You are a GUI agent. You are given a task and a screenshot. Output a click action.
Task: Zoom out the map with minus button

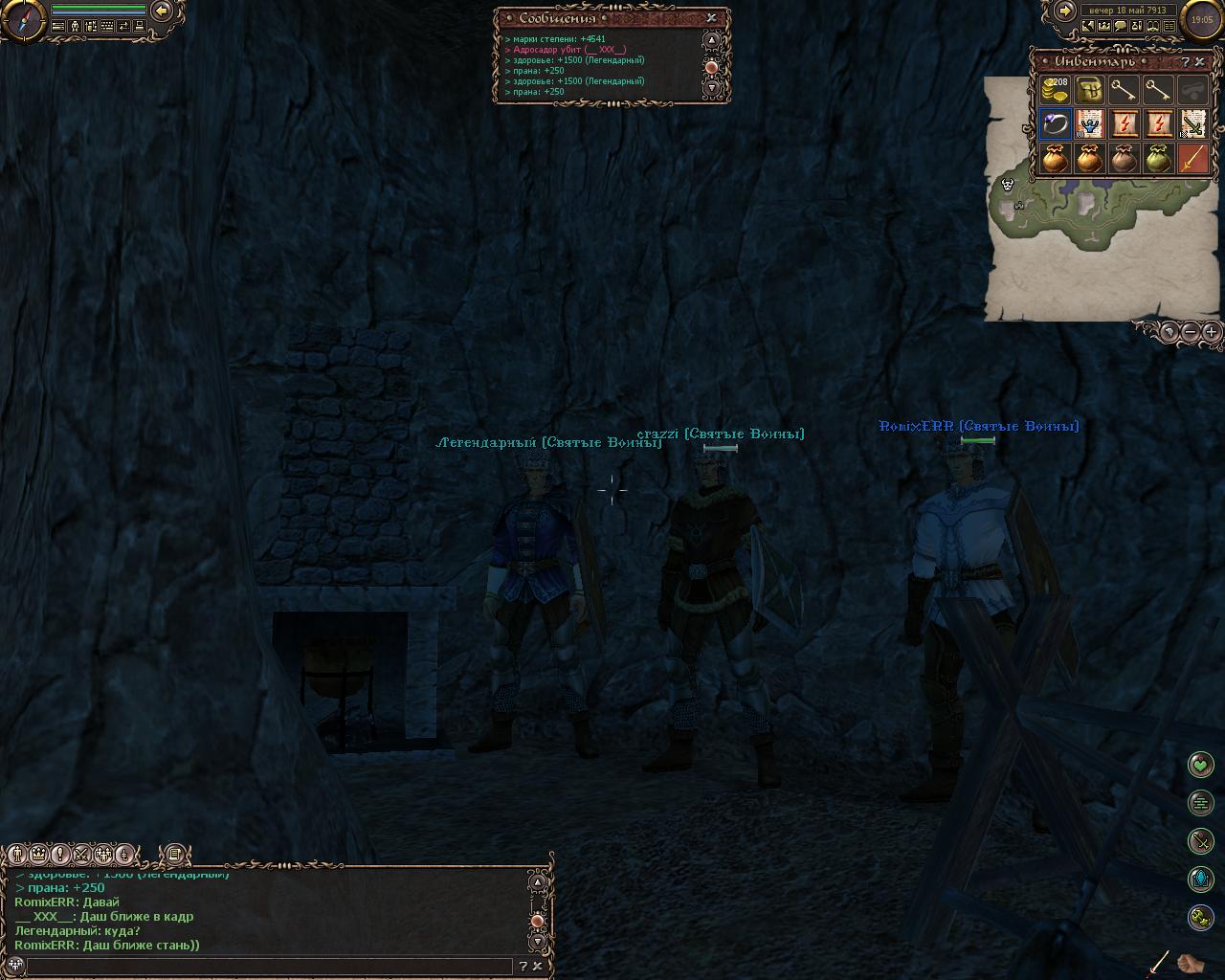pos(1190,331)
